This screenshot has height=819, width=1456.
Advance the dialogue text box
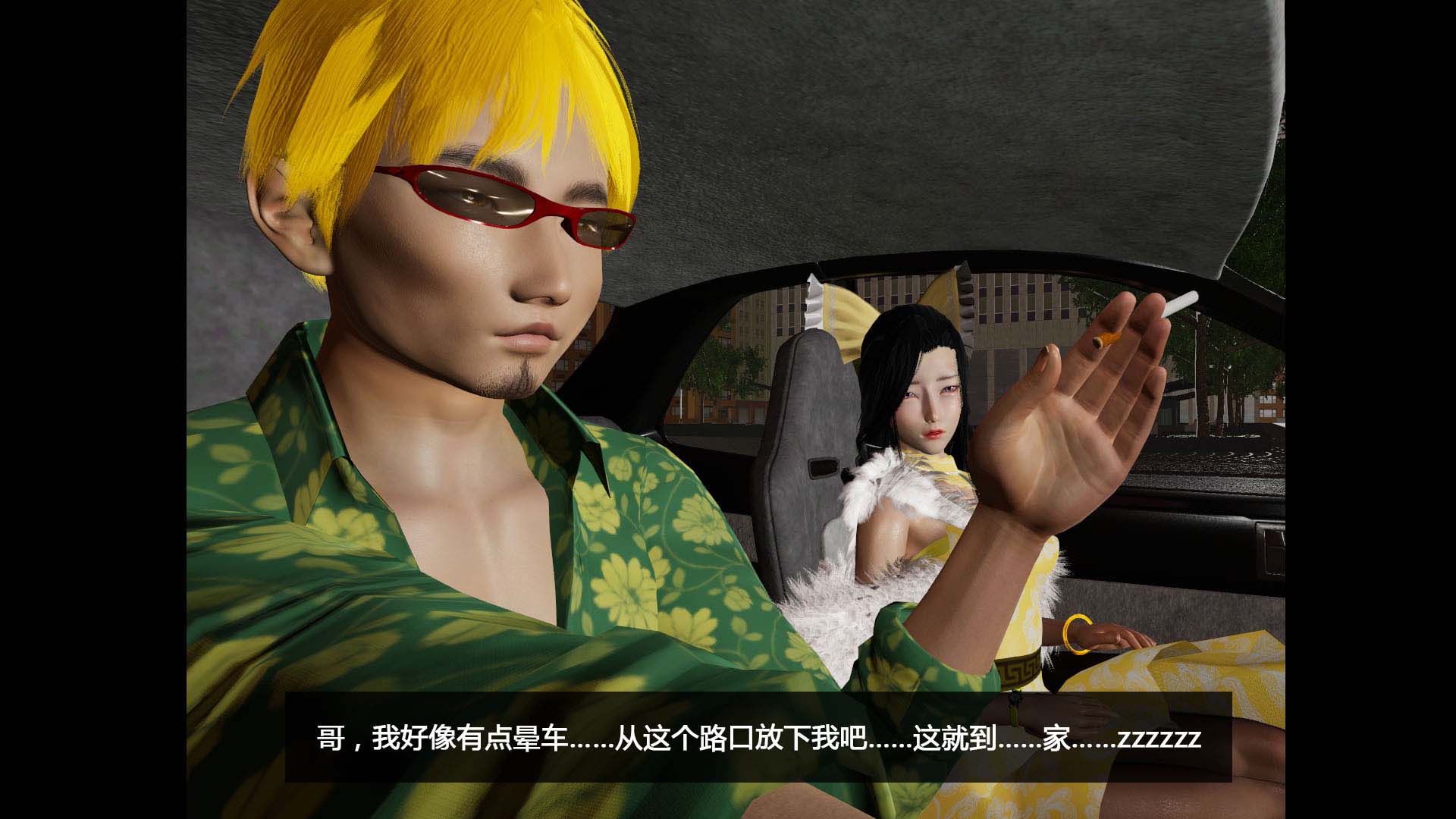(758, 737)
